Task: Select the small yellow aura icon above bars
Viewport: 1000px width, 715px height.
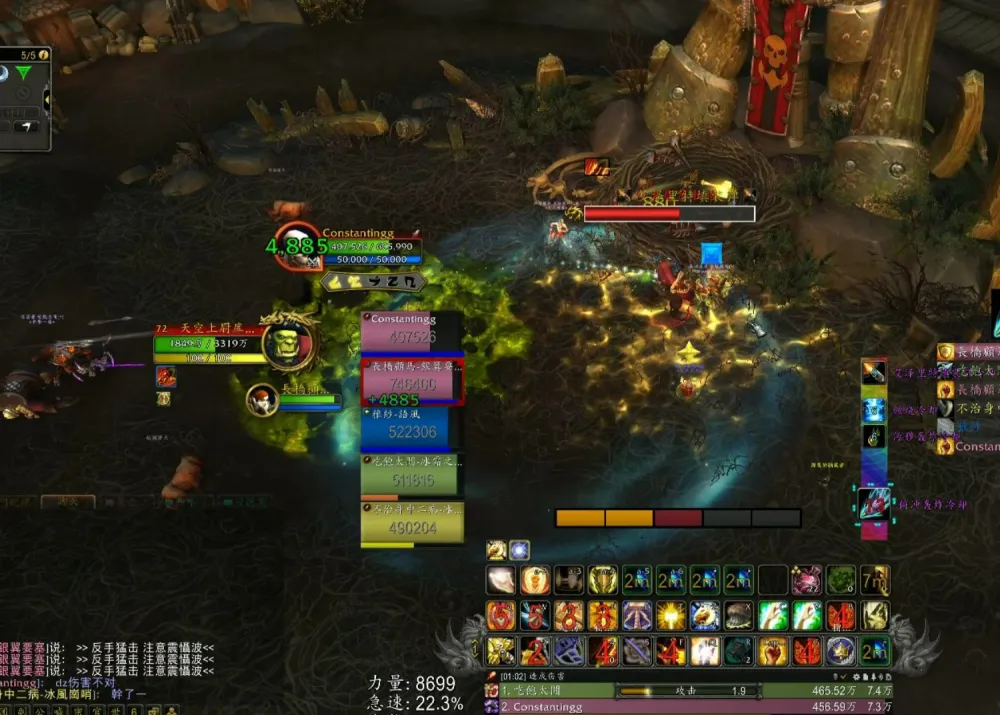Action: [x=496, y=550]
